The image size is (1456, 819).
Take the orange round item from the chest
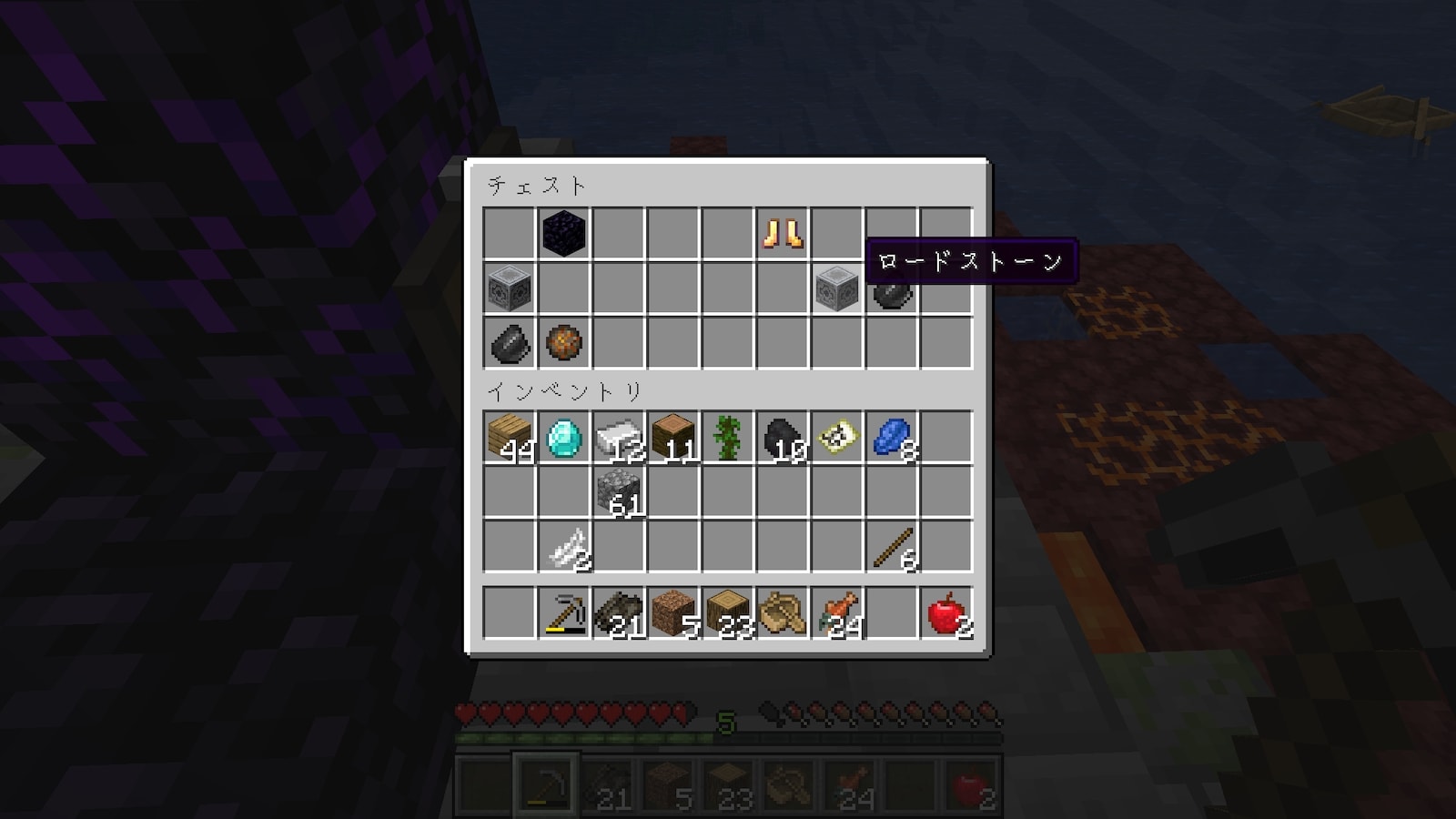pyautogui.click(x=563, y=343)
